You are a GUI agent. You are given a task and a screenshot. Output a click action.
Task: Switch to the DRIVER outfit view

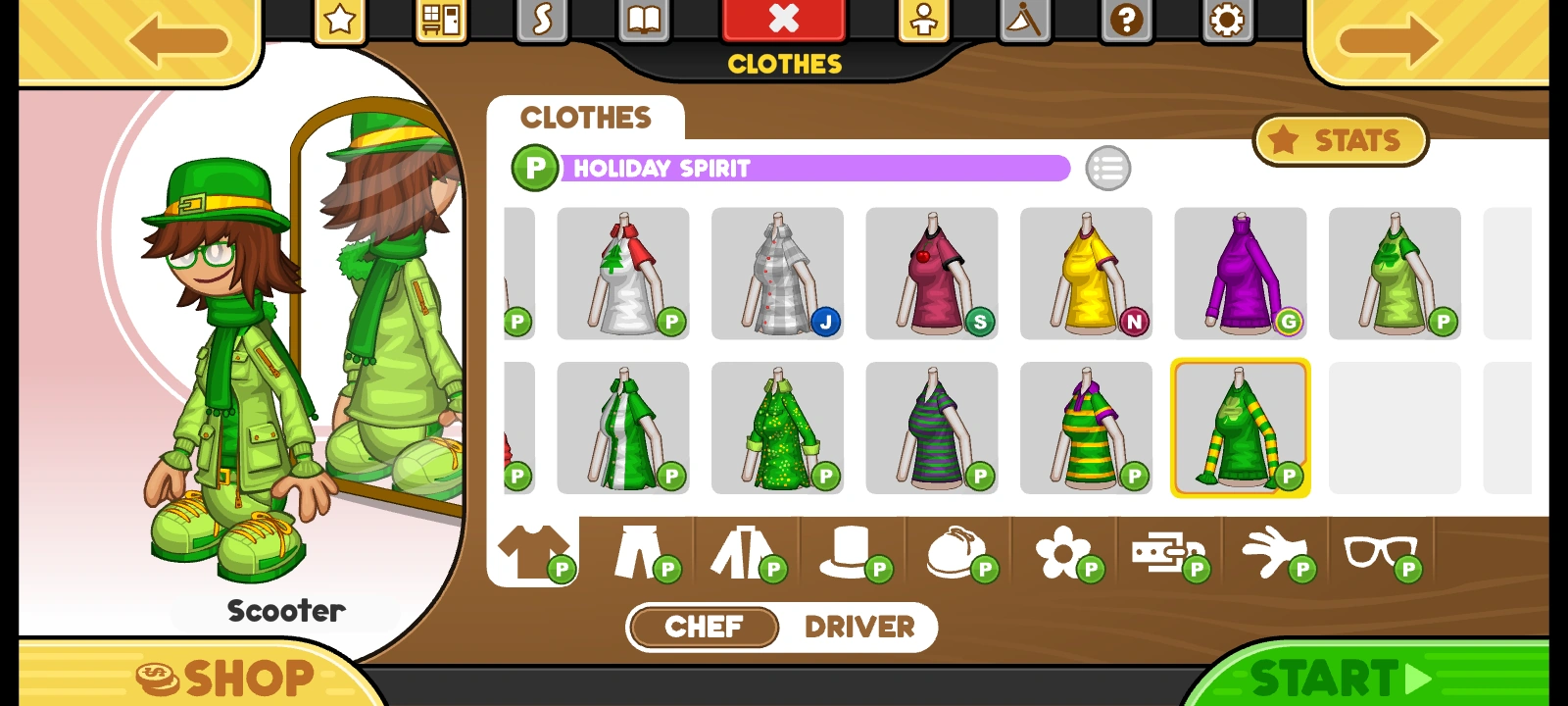point(859,628)
